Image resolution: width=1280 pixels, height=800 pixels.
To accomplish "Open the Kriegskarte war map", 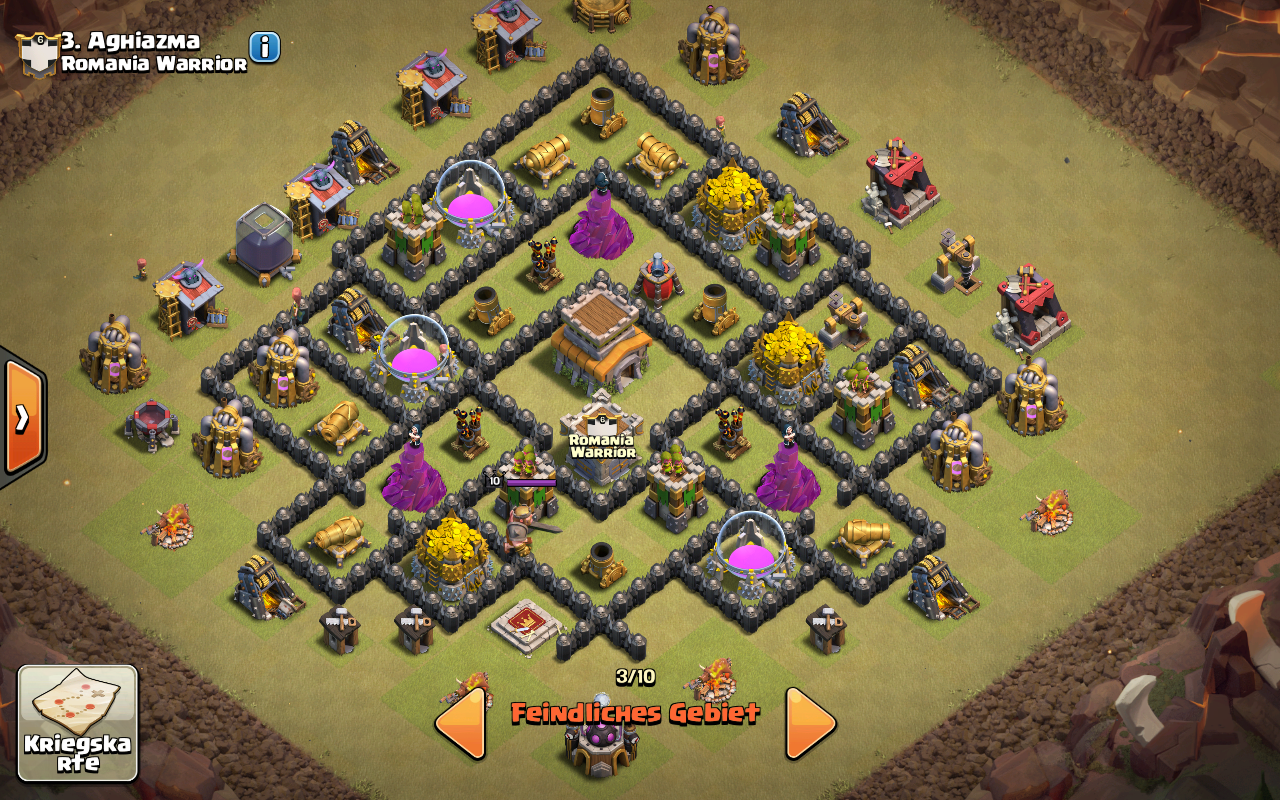I will pos(78,722).
